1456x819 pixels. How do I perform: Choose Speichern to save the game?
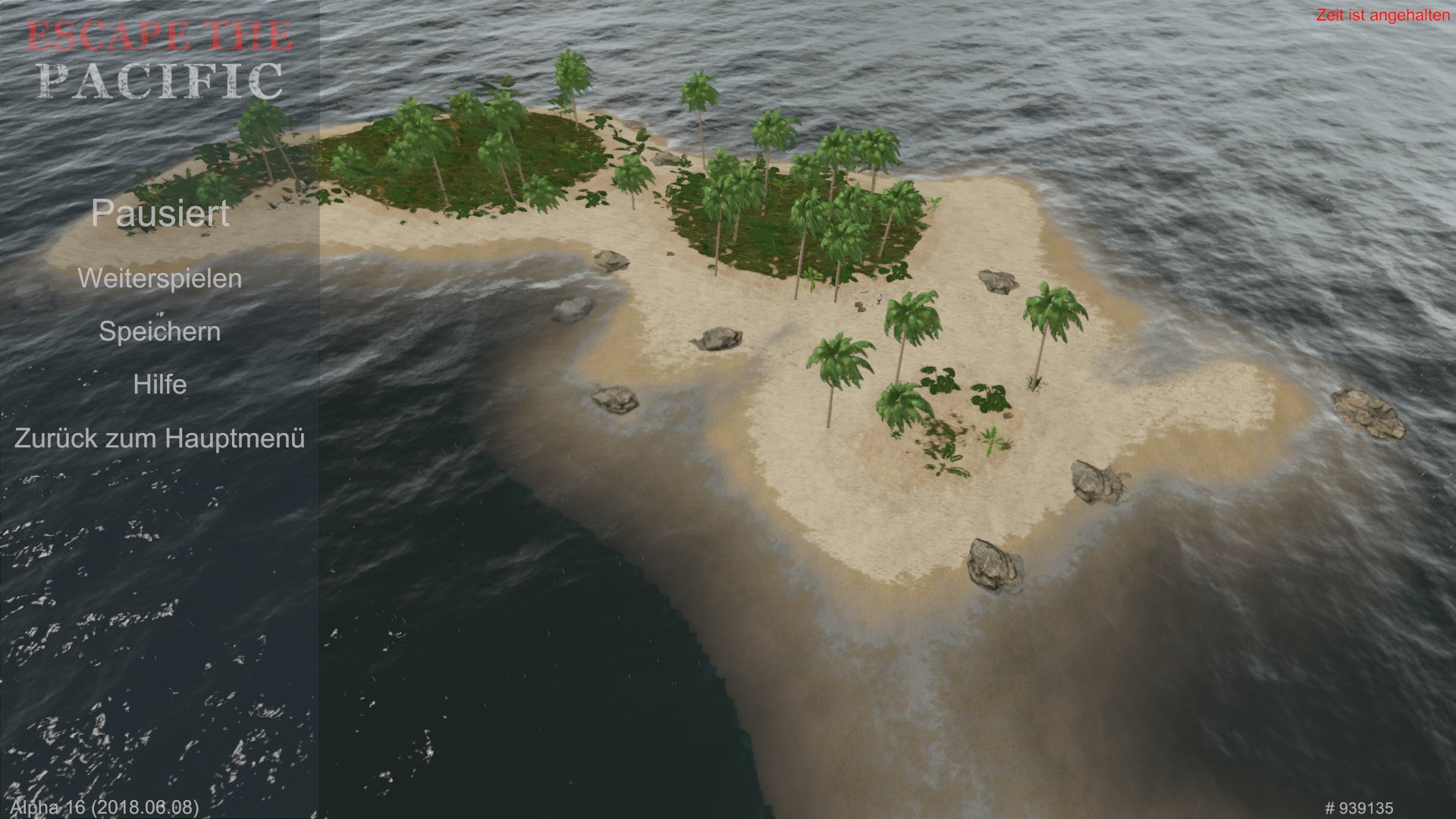click(x=159, y=331)
